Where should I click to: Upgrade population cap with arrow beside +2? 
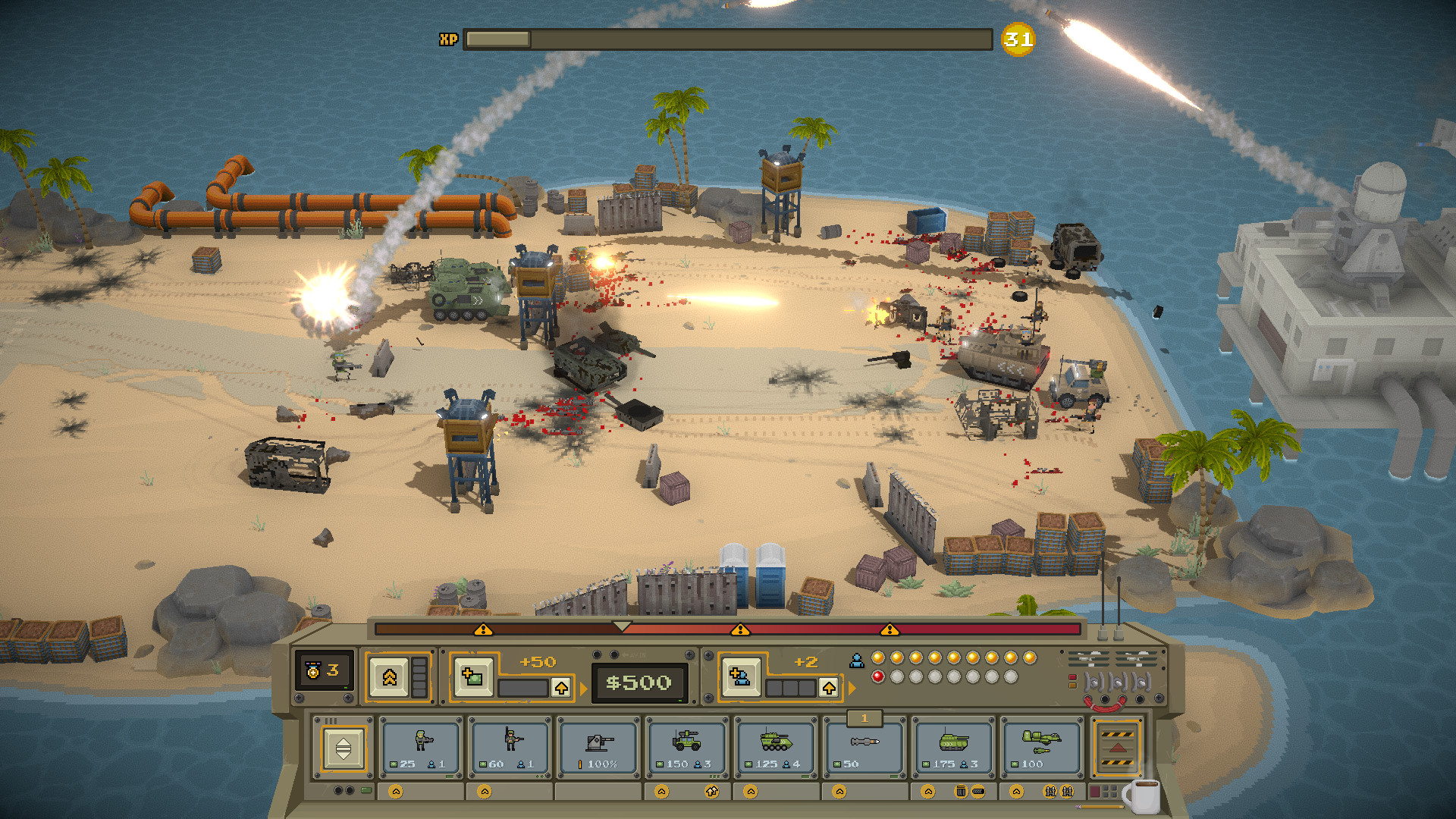coord(829,688)
